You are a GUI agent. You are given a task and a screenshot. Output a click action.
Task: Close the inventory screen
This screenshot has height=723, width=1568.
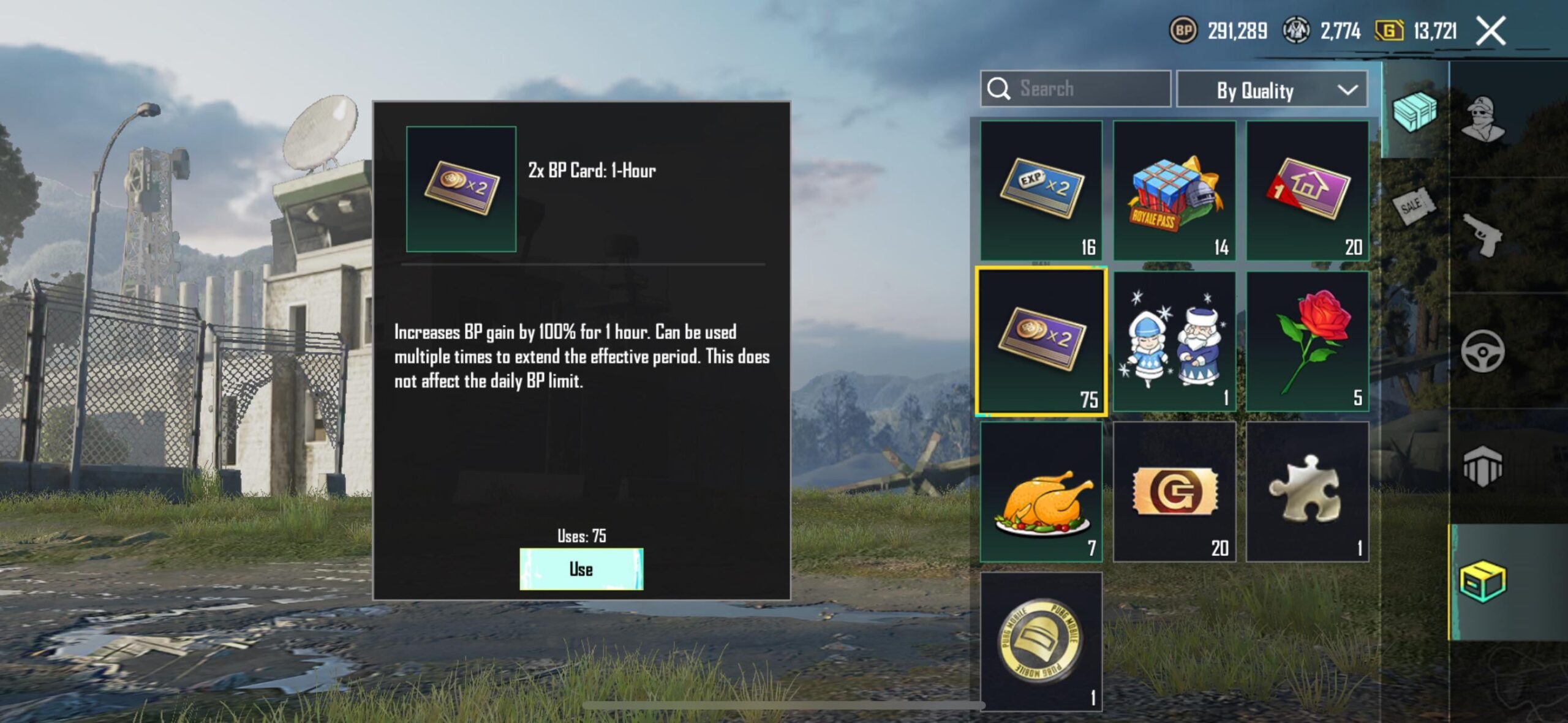tap(1491, 30)
